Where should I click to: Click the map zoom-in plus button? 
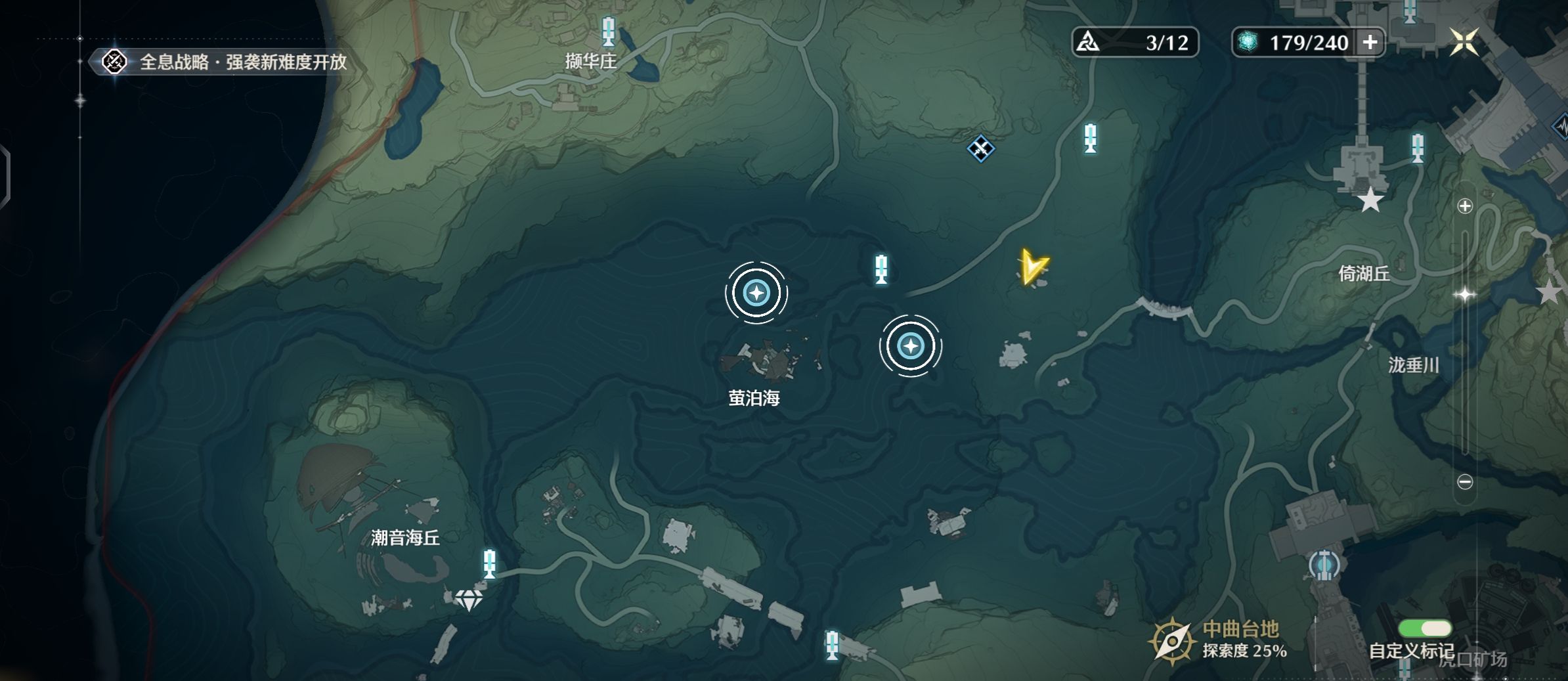click(1465, 206)
